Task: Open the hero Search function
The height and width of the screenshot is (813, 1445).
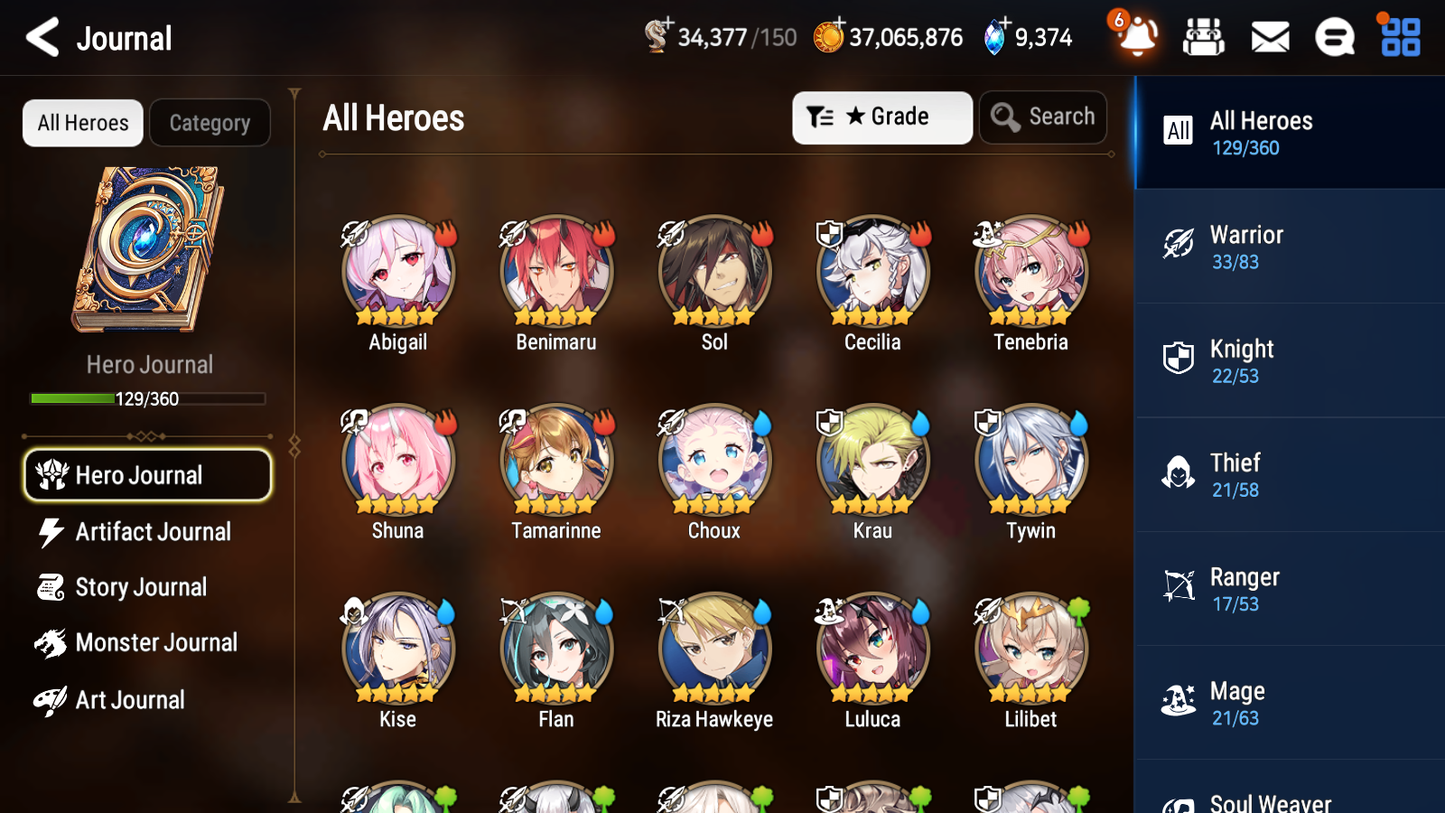Action: (1043, 116)
